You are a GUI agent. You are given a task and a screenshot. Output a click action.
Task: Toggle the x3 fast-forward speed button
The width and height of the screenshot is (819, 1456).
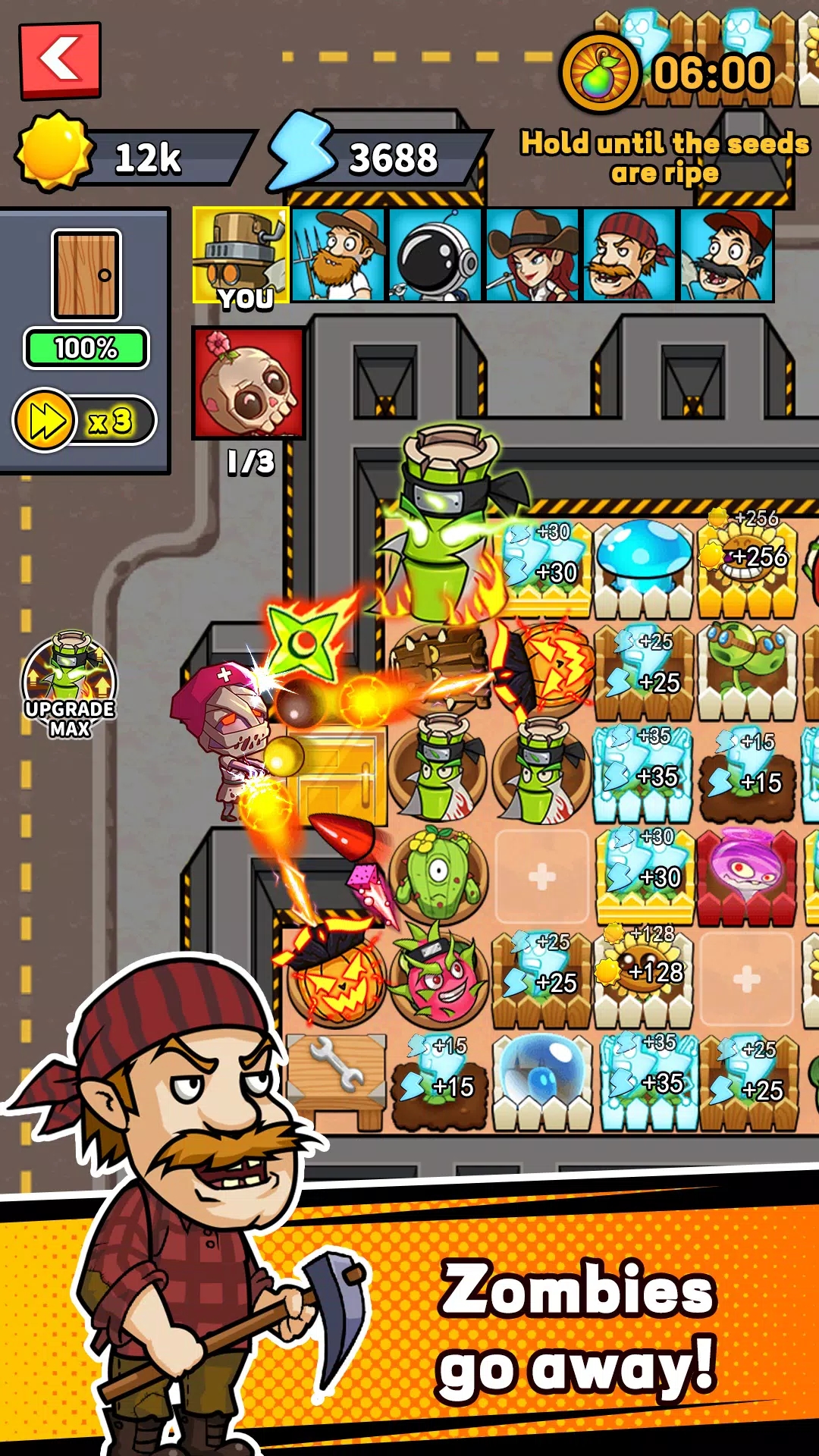coord(84,420)
